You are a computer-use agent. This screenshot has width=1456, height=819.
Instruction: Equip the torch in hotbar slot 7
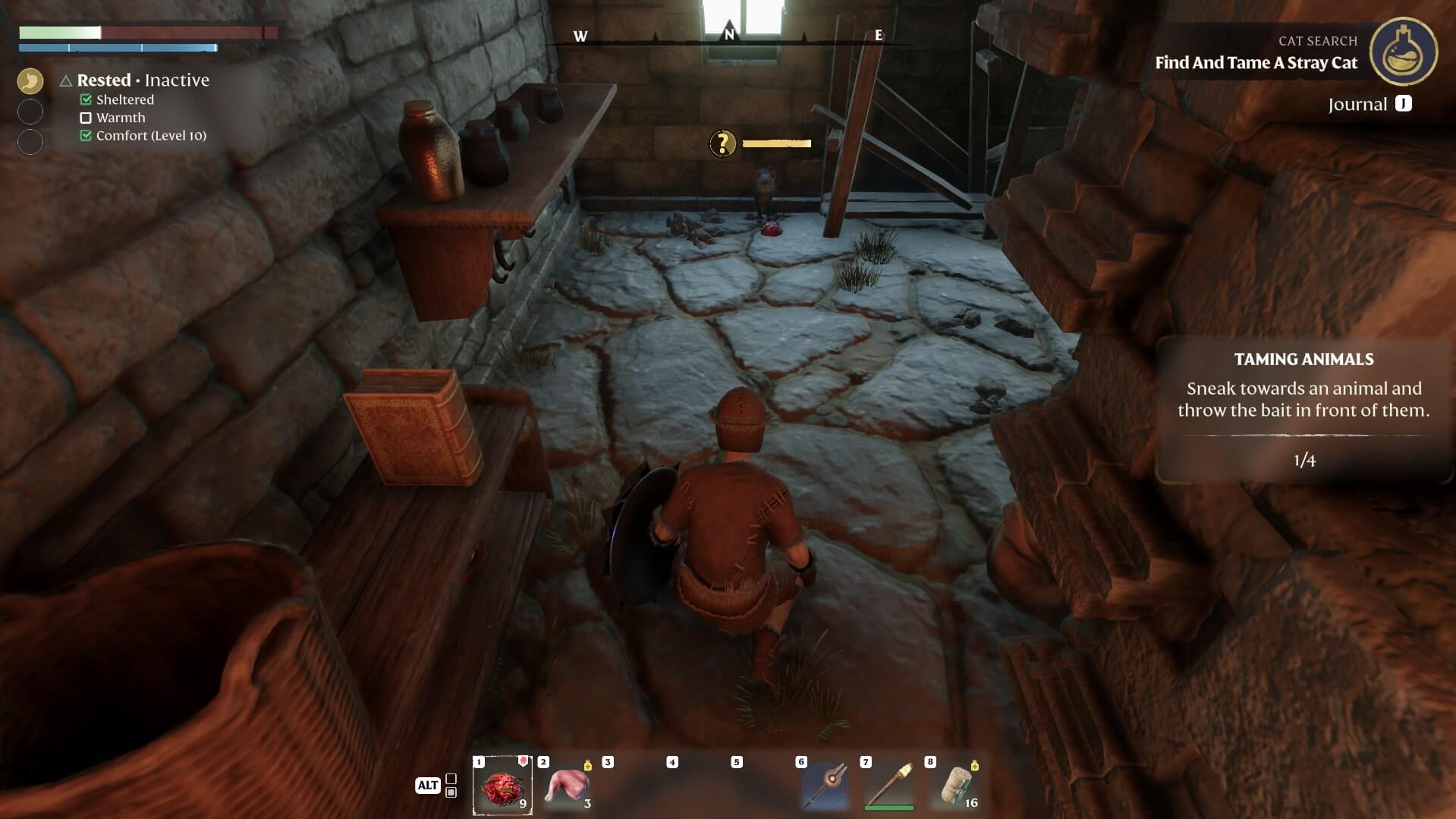click(889, 786)
